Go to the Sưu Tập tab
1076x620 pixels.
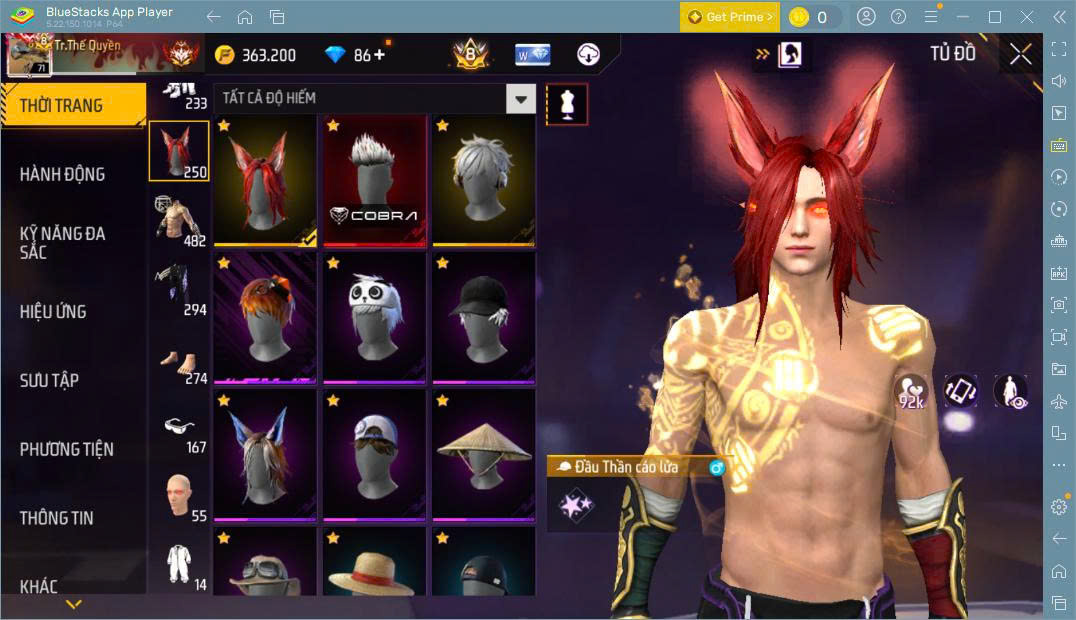[49, 380]
